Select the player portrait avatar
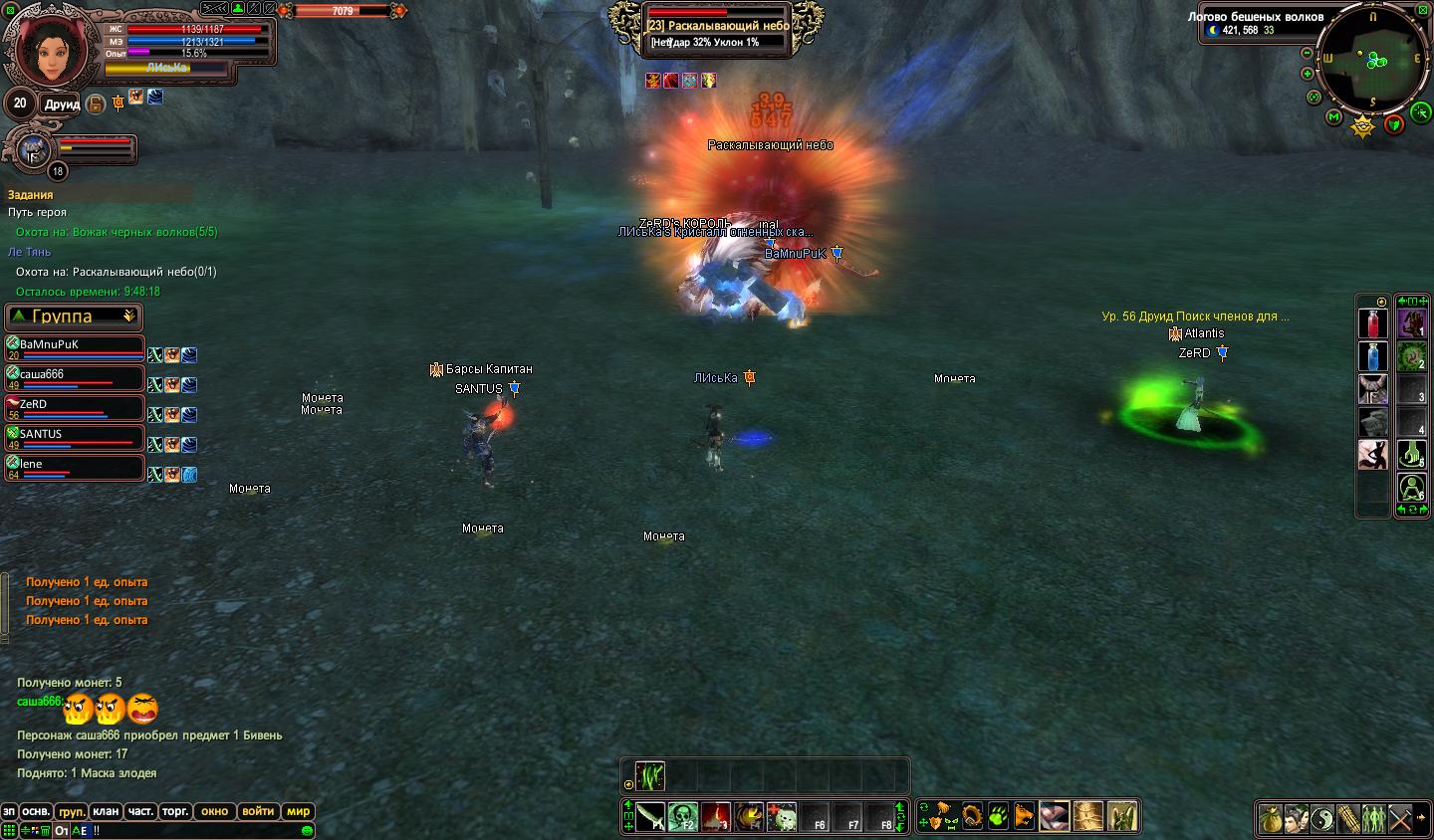The width and height of the screenshot is (1434, 840). click(x=45, y=50)
